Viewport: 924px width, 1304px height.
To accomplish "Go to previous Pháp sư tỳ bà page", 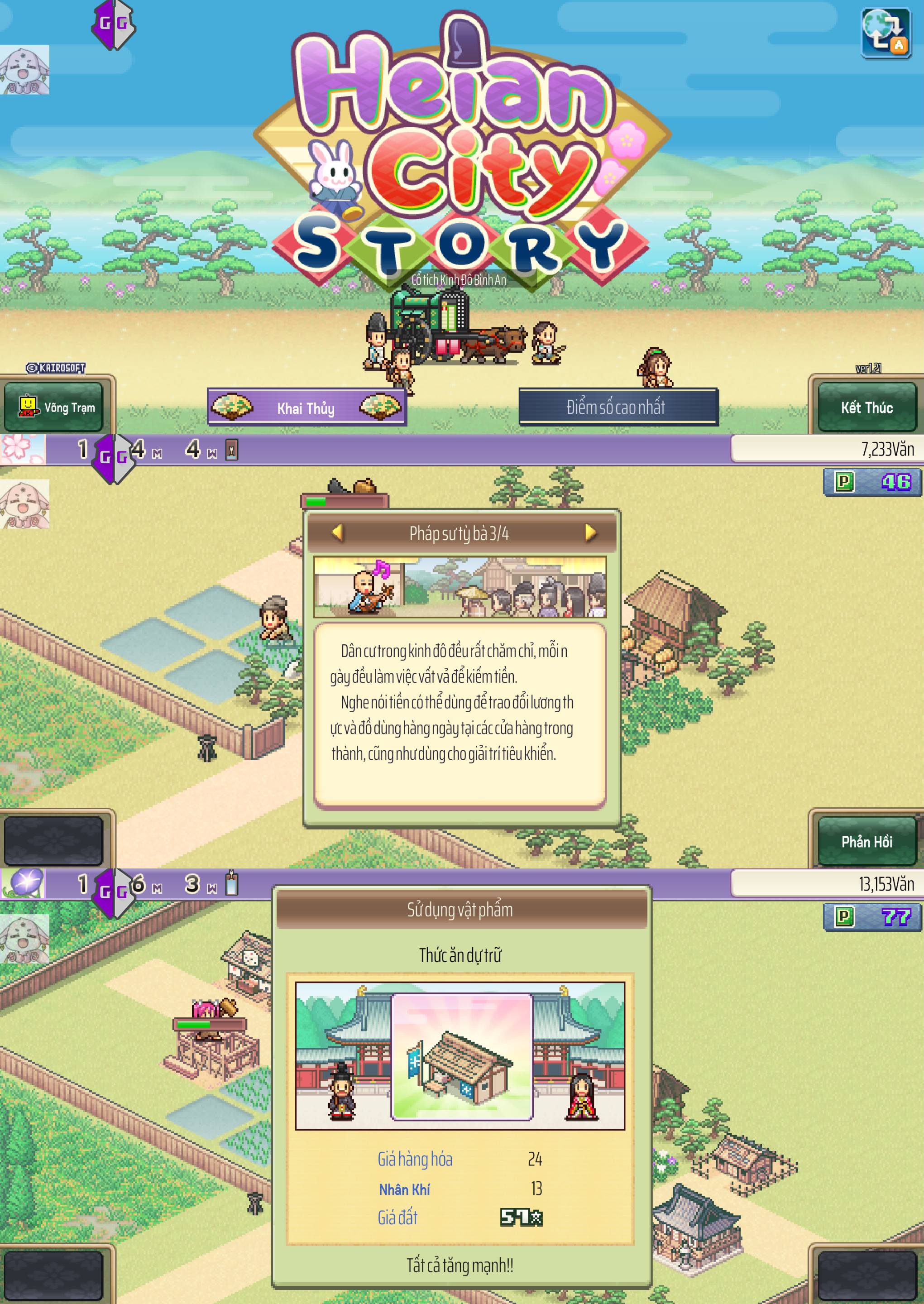I will 337,532.
